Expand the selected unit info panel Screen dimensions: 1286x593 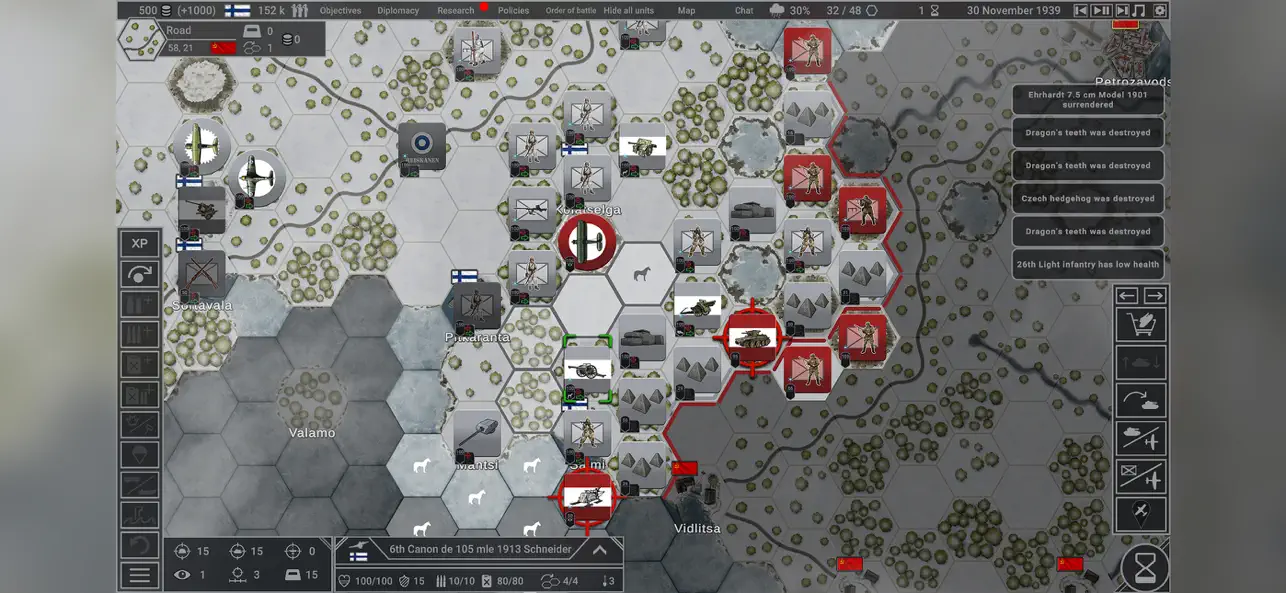[x=600, y=550]
